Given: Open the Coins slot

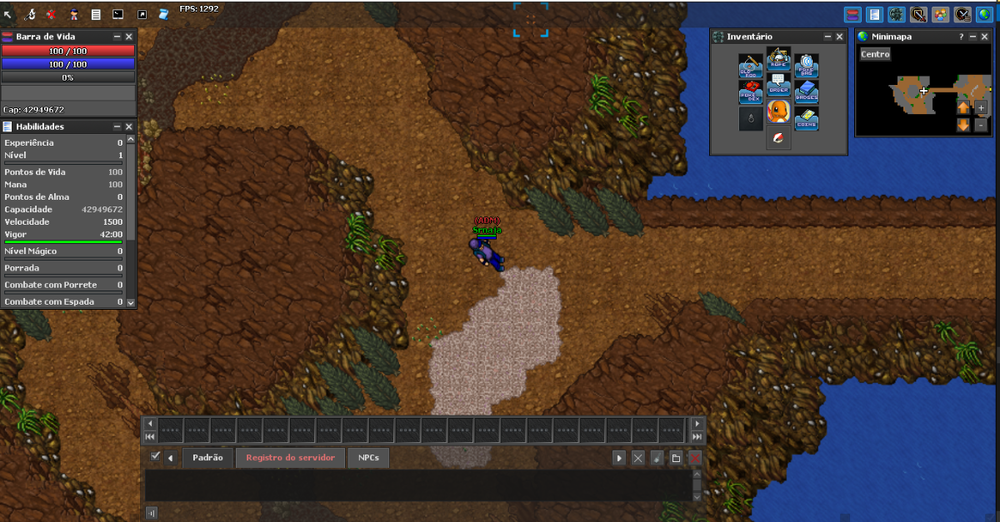Looking at the screenshot, I should (x=806, y=119).
